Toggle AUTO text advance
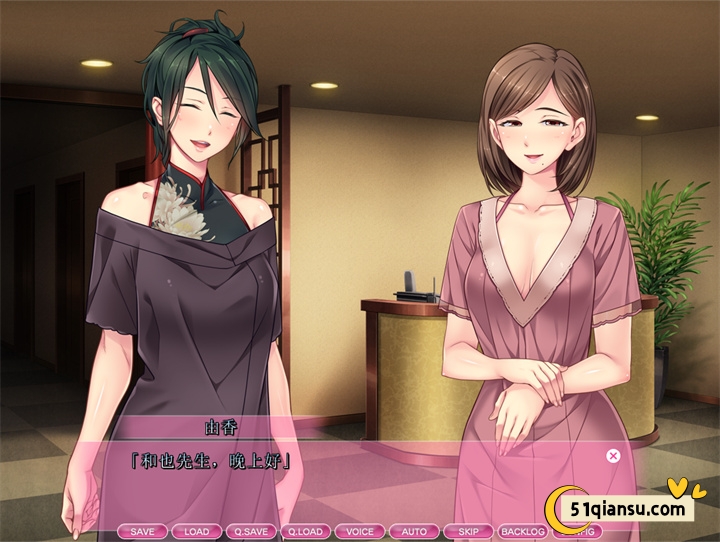Image resolution: width=720 pixels, height=542 pixels. [413, 531]
